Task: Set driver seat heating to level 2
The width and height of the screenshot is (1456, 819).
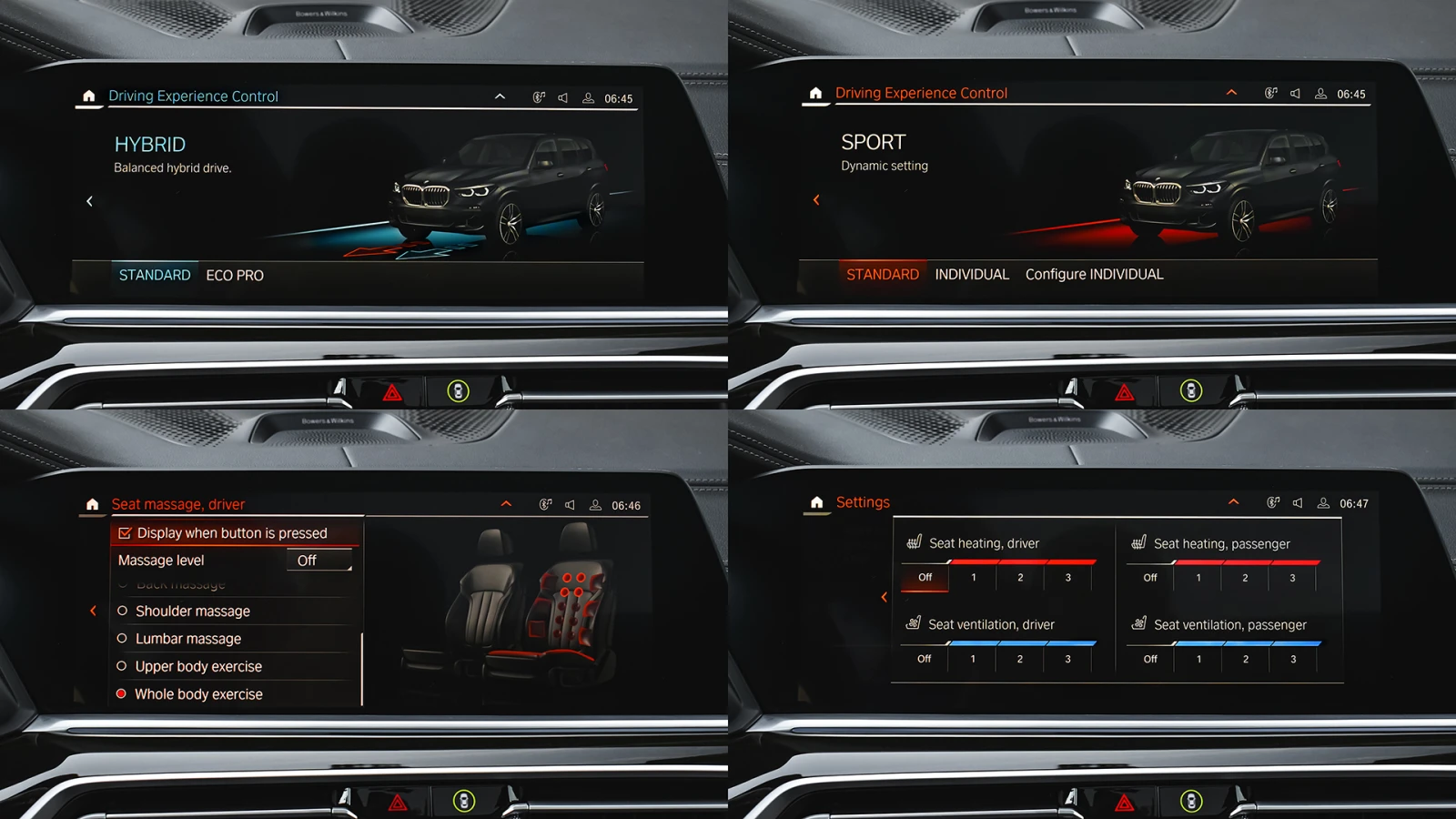Action: 1020,578
